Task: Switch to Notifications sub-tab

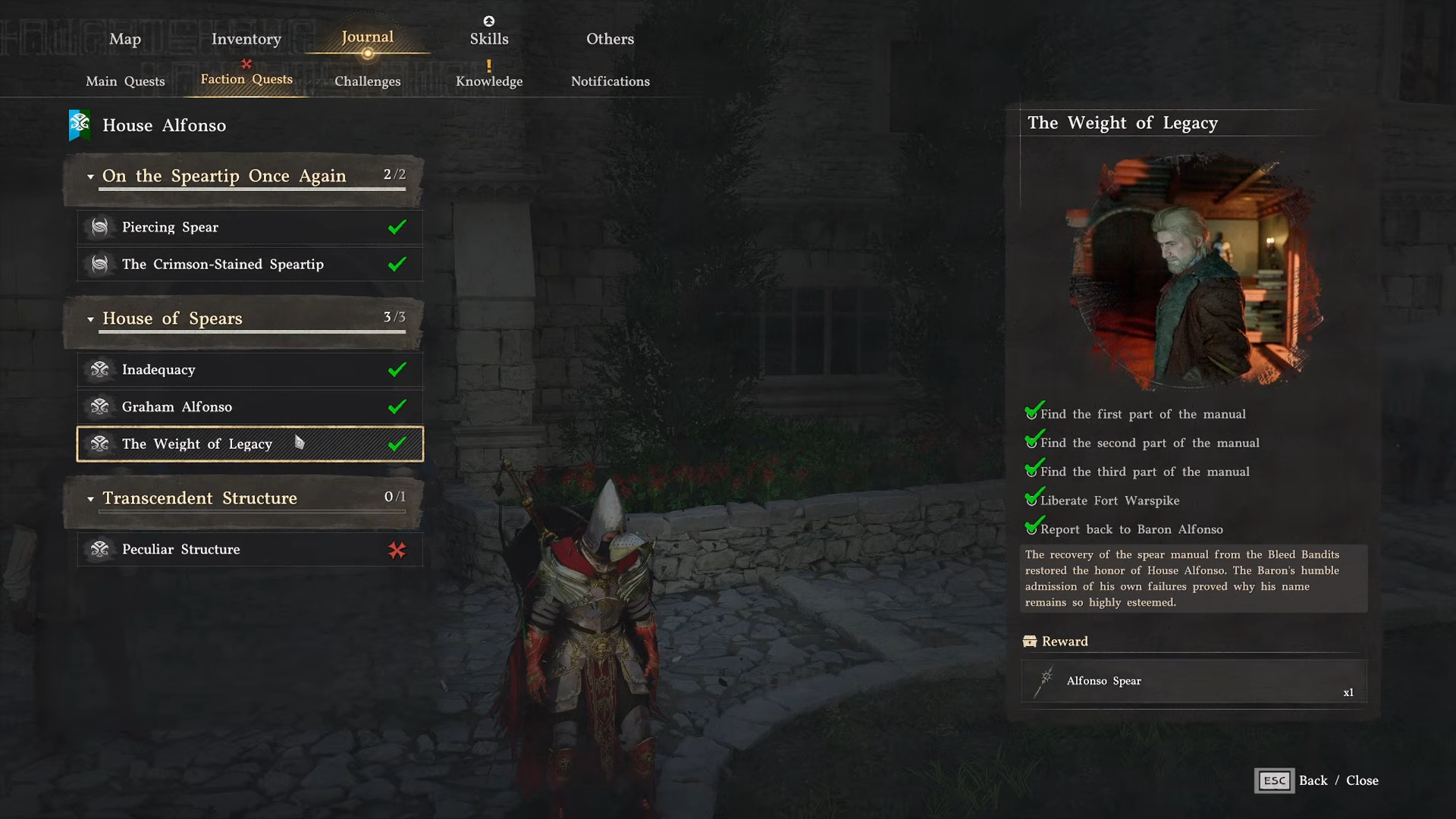Action: 610,81
